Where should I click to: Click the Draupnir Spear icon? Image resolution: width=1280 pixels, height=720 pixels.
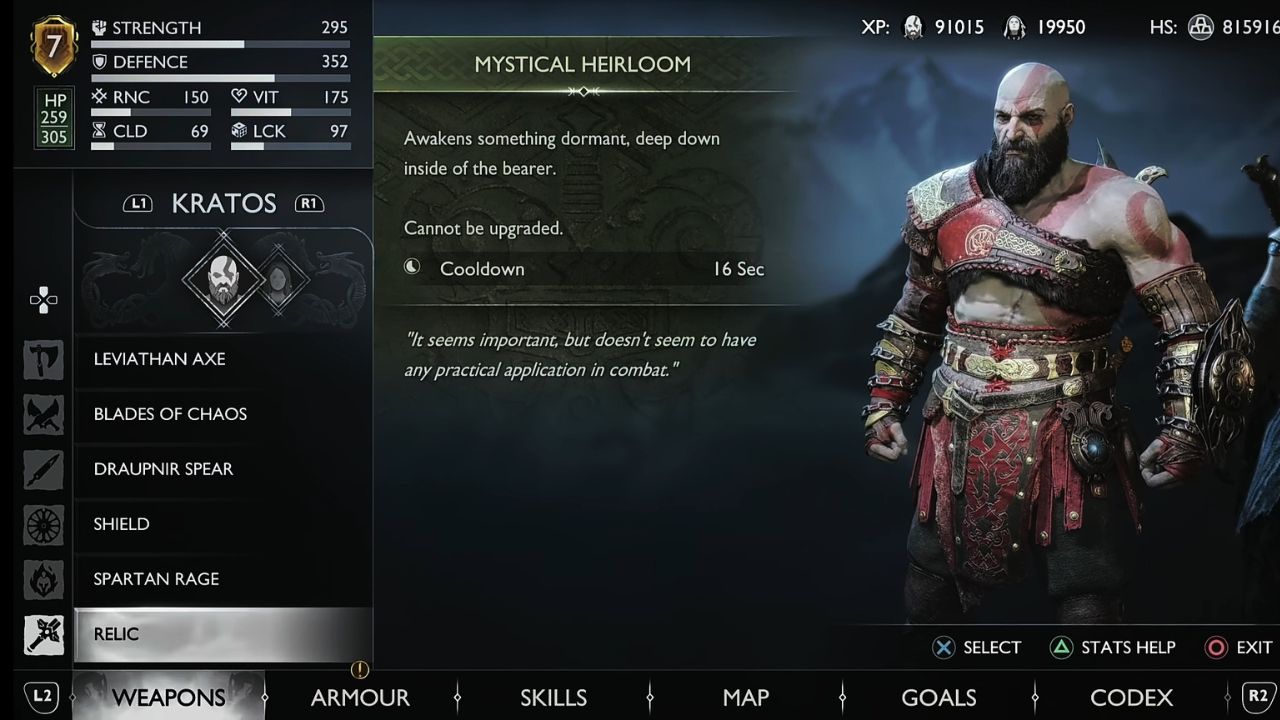pyautogui.click(x=43, y=470)
